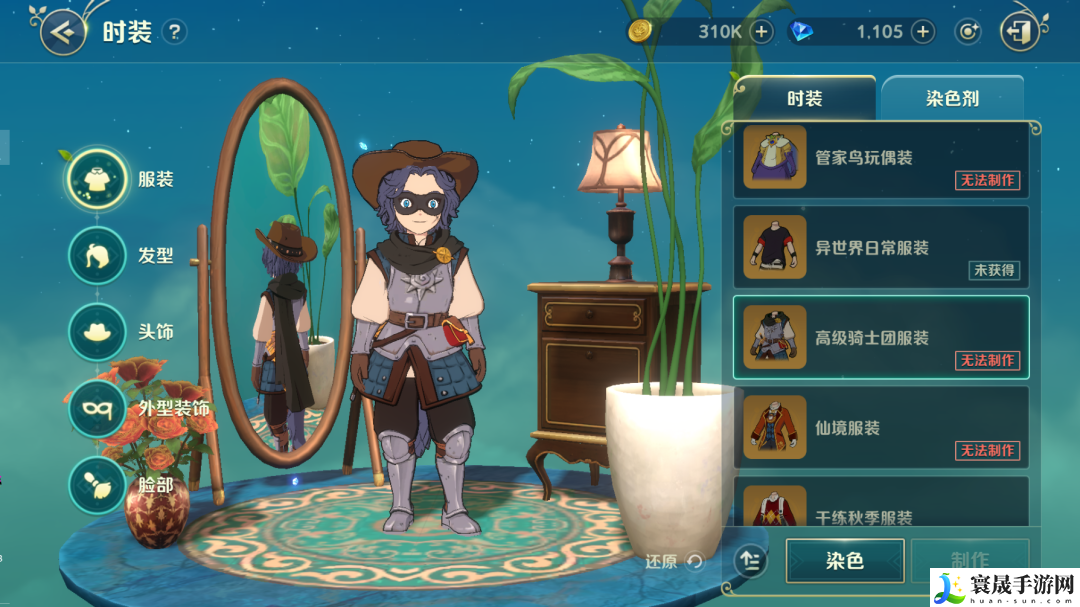Go back using the arrow button
The image size is (1080, 607).
(x=63, y=33)
